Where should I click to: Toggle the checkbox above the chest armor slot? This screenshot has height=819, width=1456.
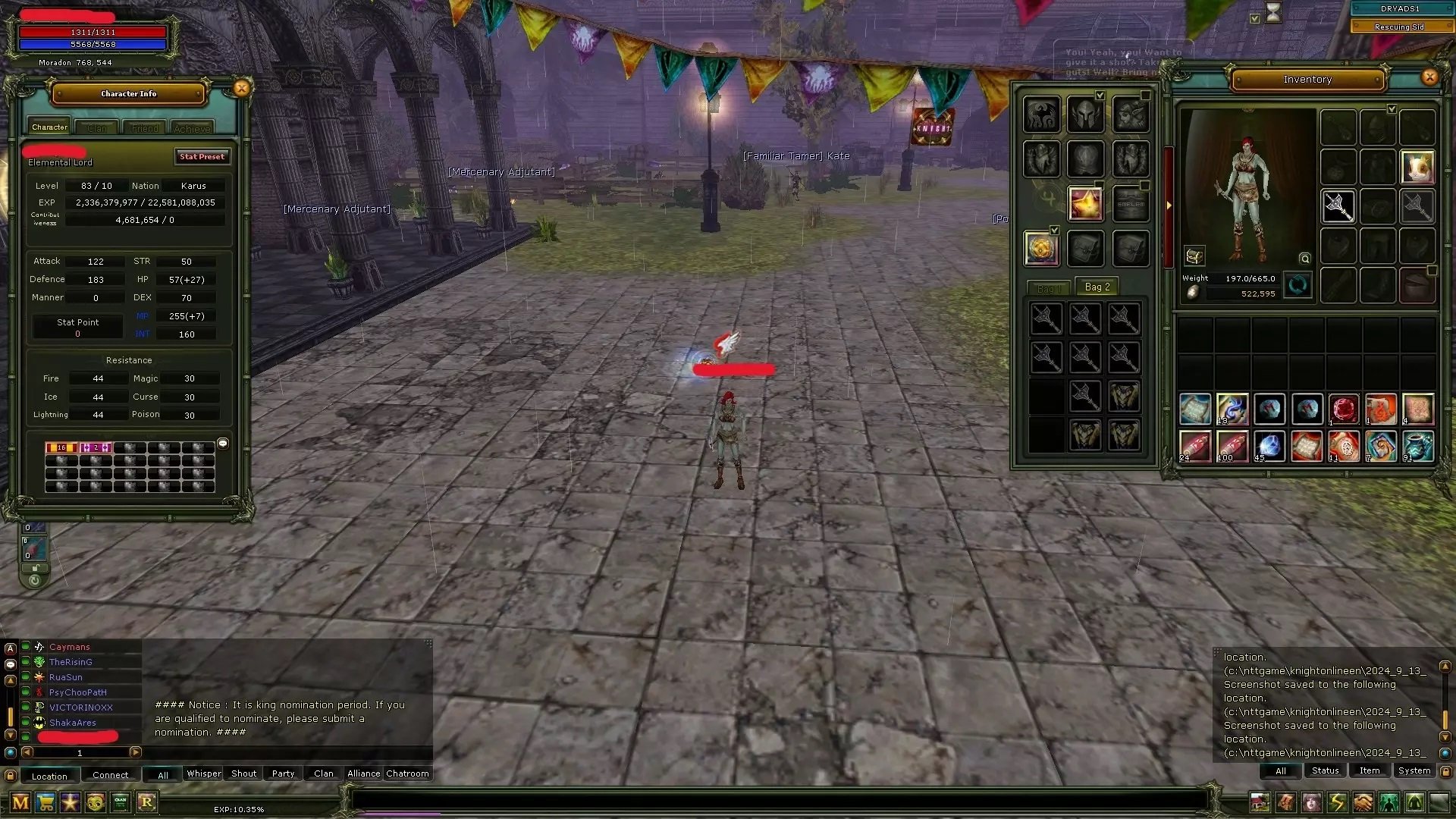click(1392, 108)
